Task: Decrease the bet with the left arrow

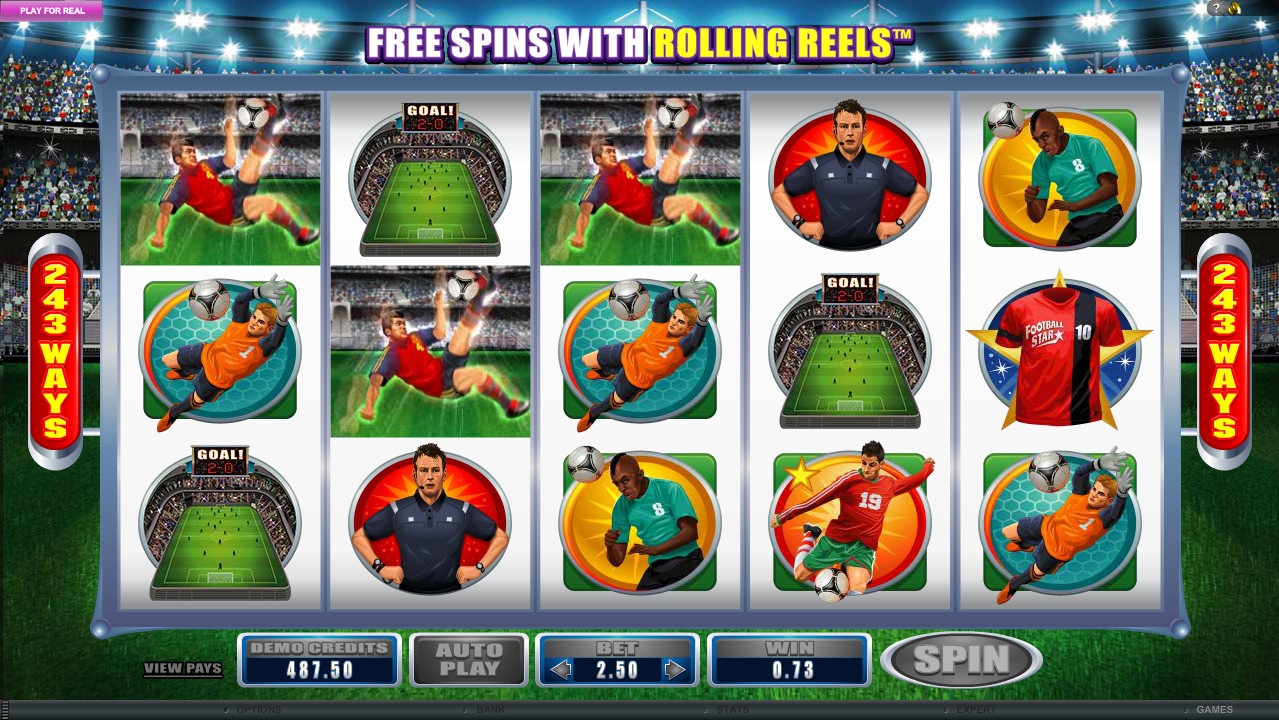Action: click(x=561, y=670)
